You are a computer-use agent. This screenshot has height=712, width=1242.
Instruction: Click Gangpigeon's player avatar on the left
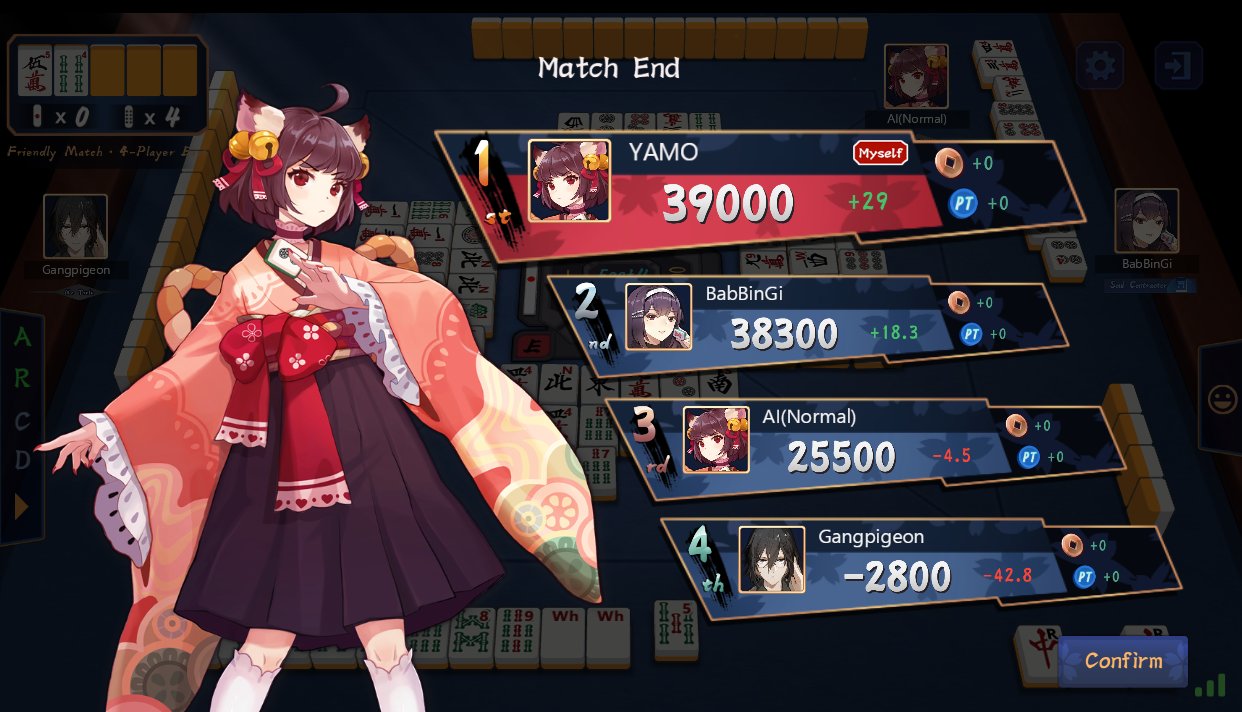[x=75, y=227]
